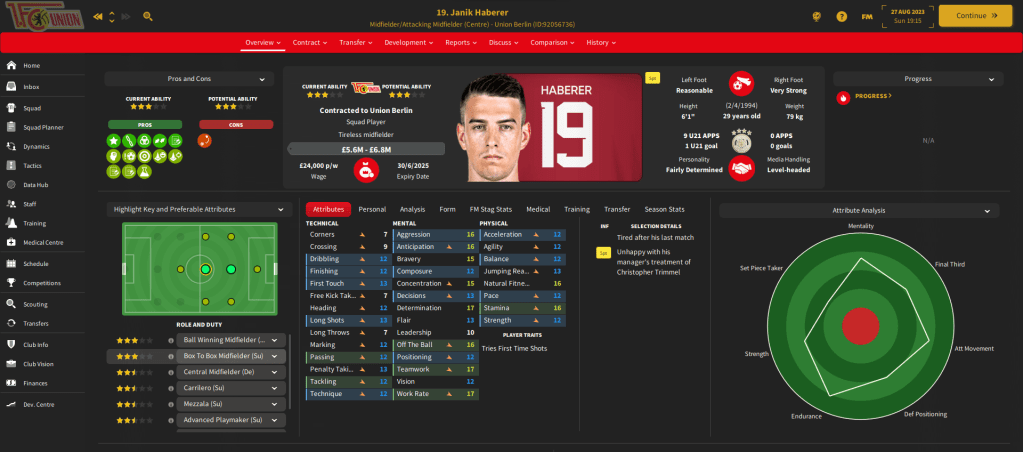The width and height of the screenshot is (1023, 452).
Task: Open the Development dropdown
Action: (x=409, y=43)
